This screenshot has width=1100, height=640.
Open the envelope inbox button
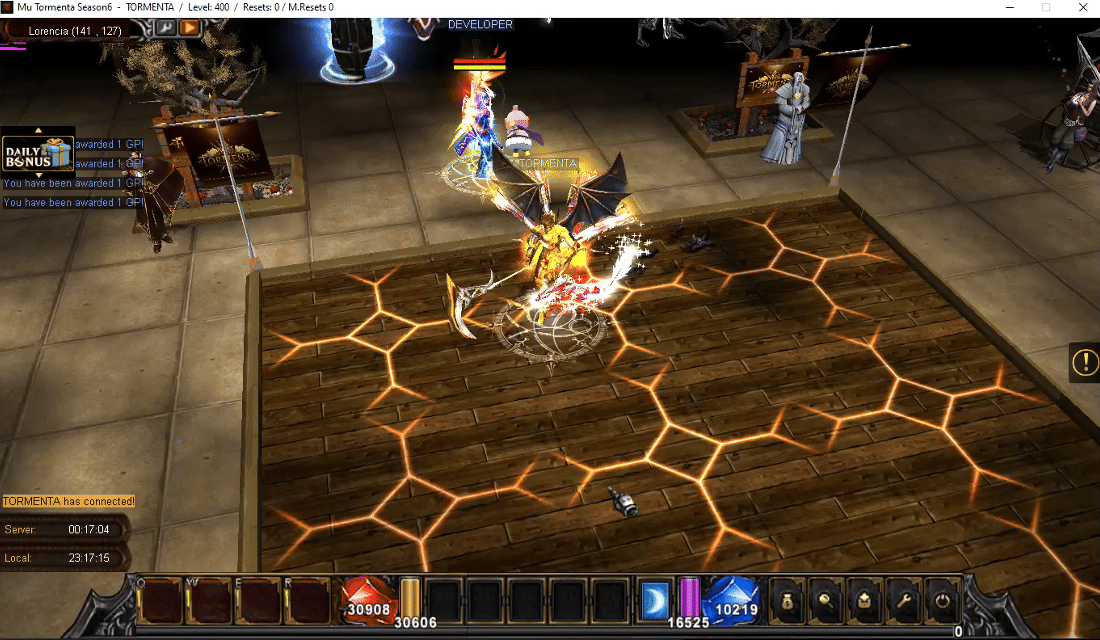point(865,601)
